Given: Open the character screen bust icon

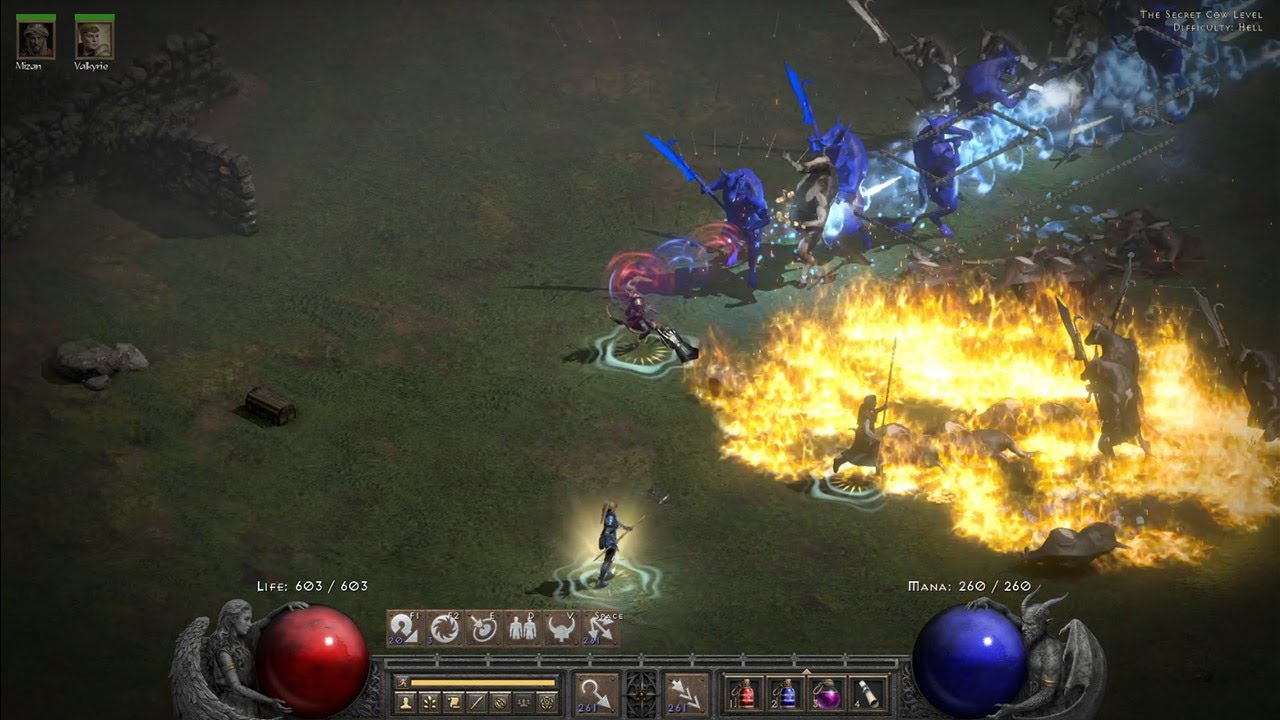Looking at the screenshot, I should [x=406, y=703].
